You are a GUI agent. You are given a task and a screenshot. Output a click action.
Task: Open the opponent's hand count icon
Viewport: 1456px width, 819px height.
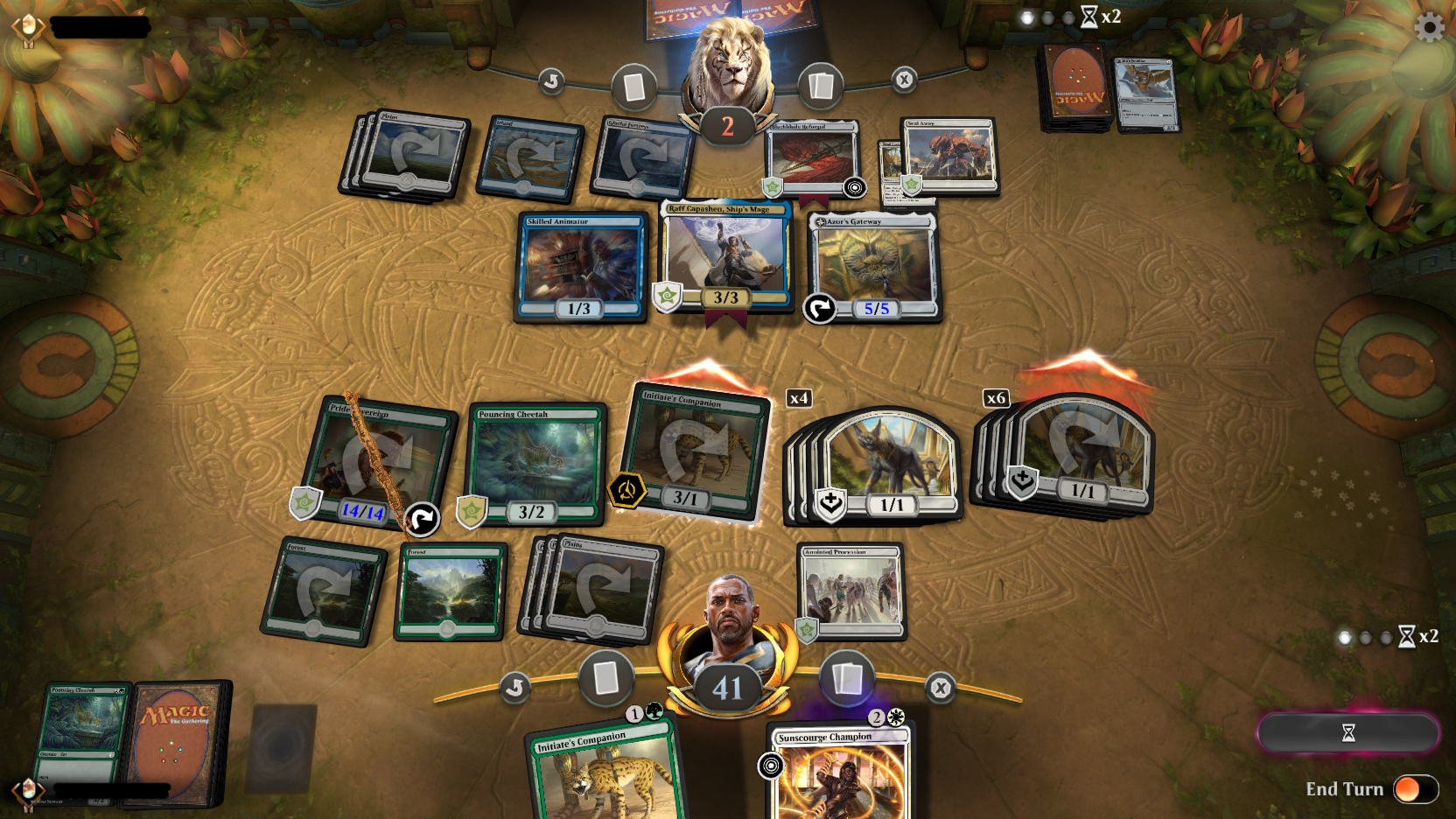635,86
